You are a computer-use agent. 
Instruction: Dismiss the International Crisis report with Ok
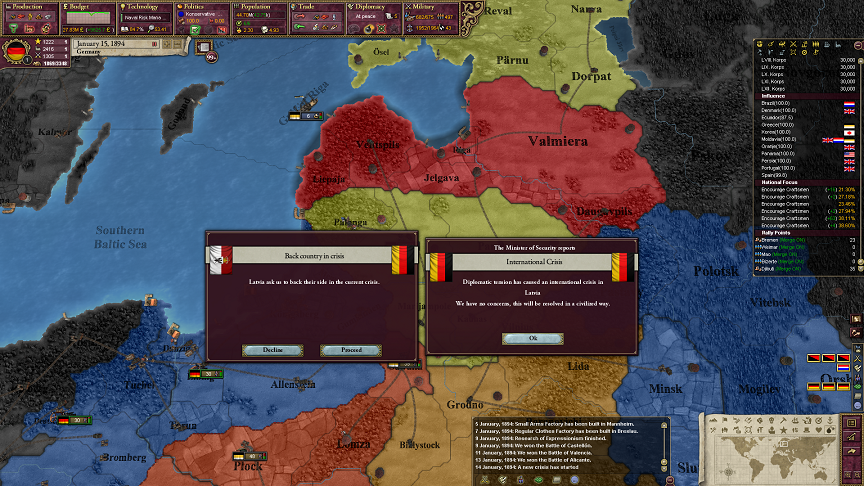[x=533, y=338]
